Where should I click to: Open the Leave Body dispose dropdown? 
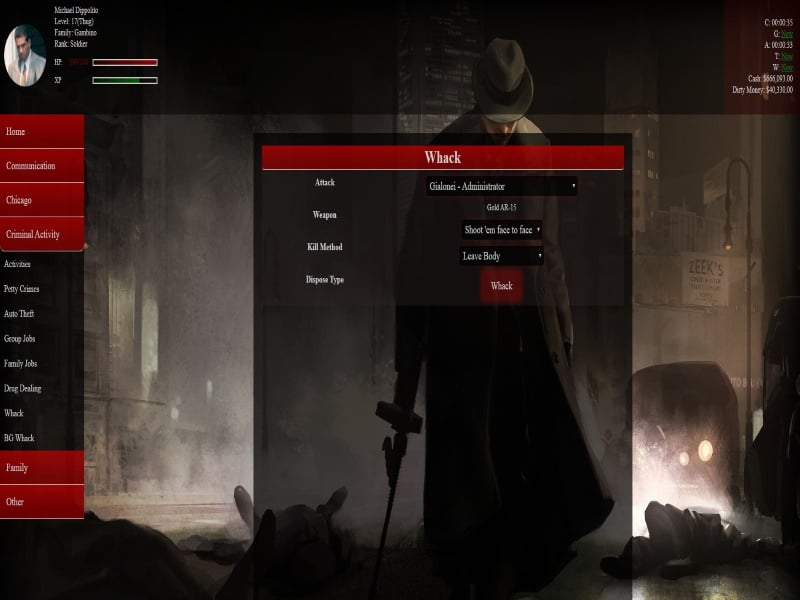(502, 256)
